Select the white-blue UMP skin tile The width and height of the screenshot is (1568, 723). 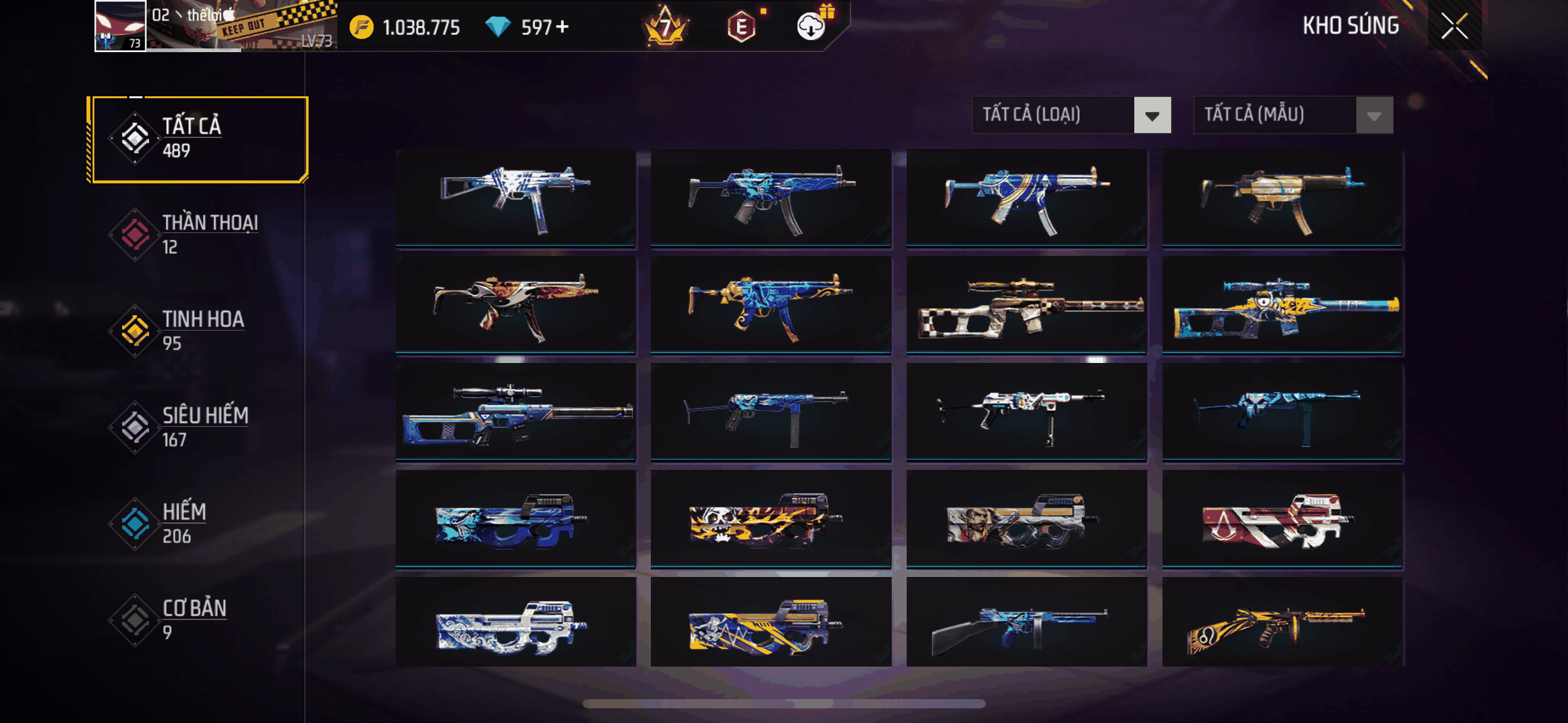(x=515, y=197)
